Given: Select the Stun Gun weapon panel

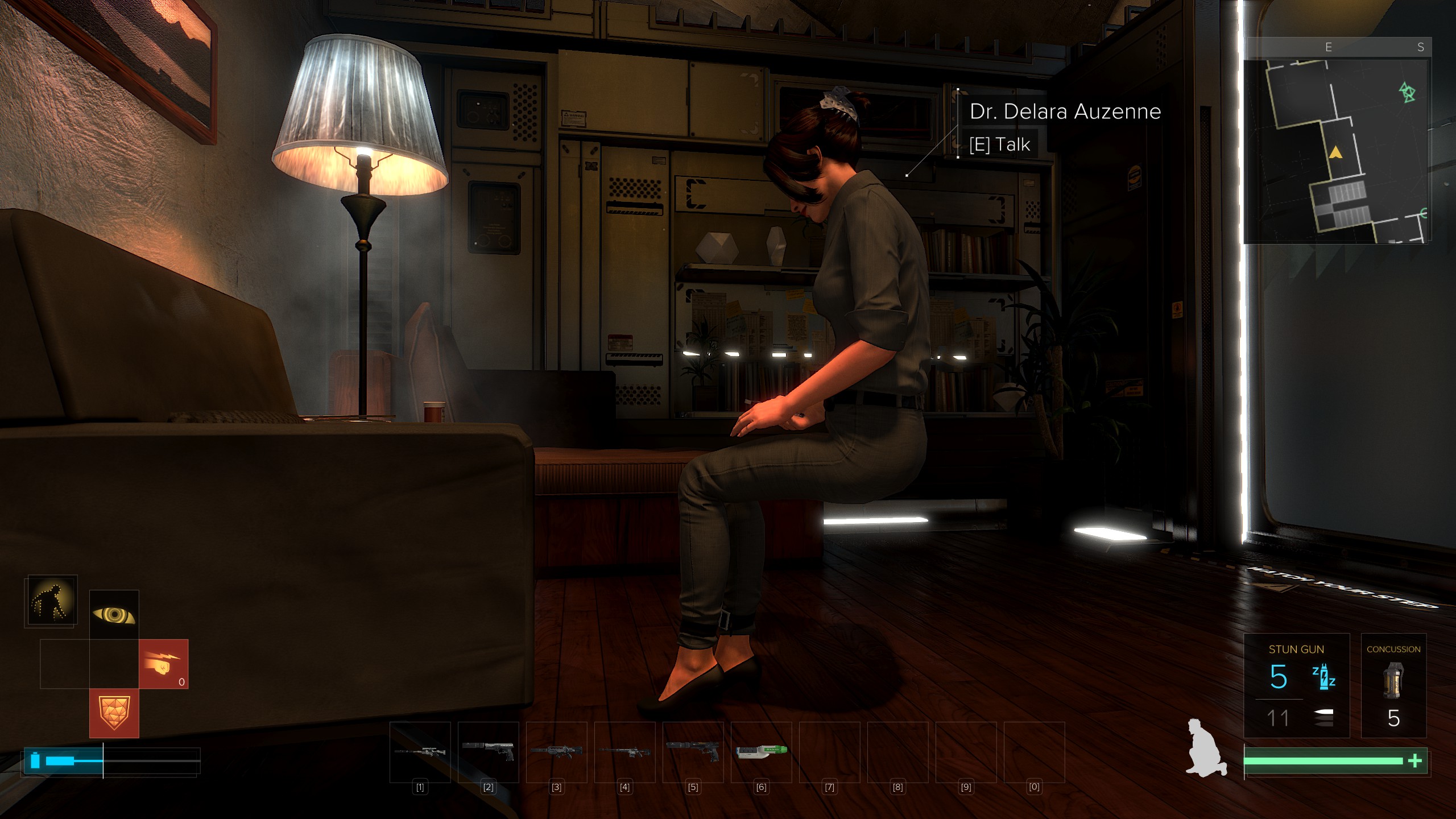Looking at the screenshot, I should [x=1296, y=685].
